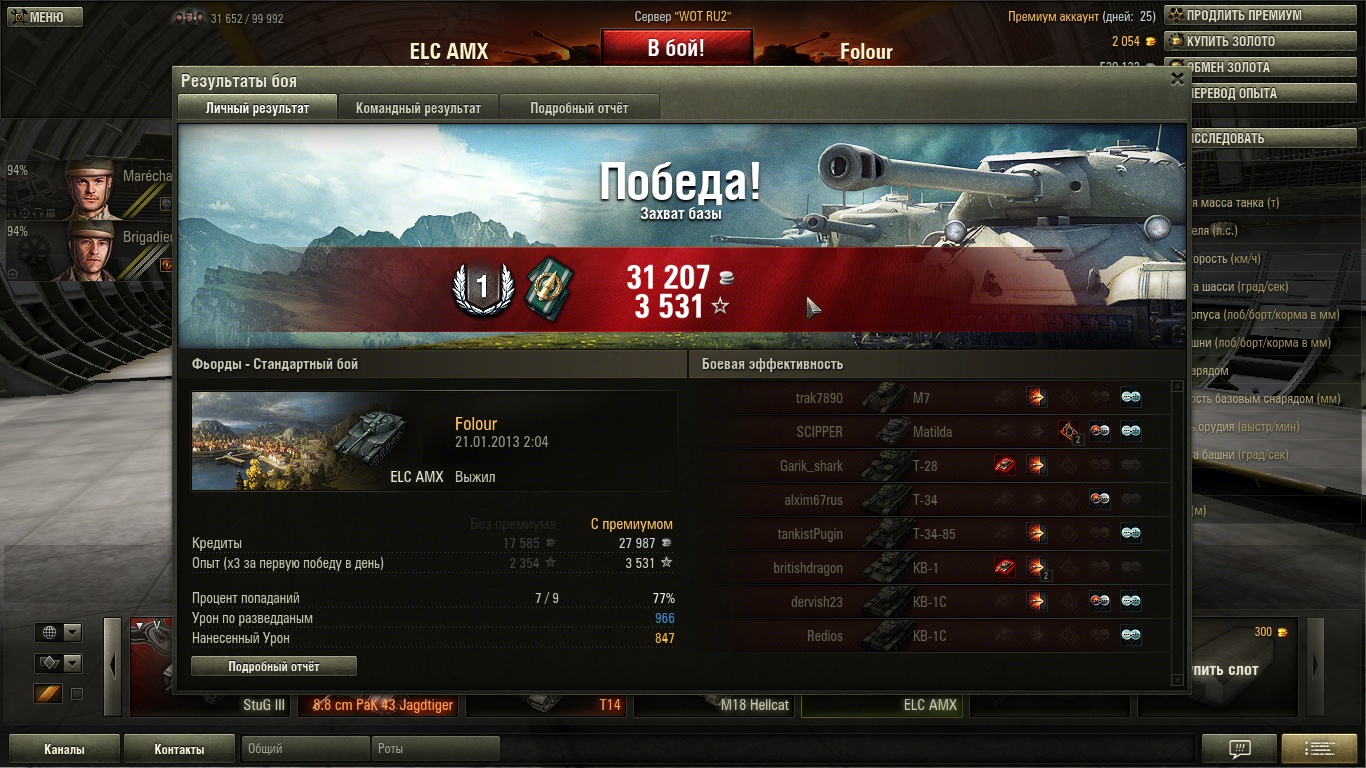Pick the 8.8 cm PaK 43 Jagdtiger

(381, 704)
